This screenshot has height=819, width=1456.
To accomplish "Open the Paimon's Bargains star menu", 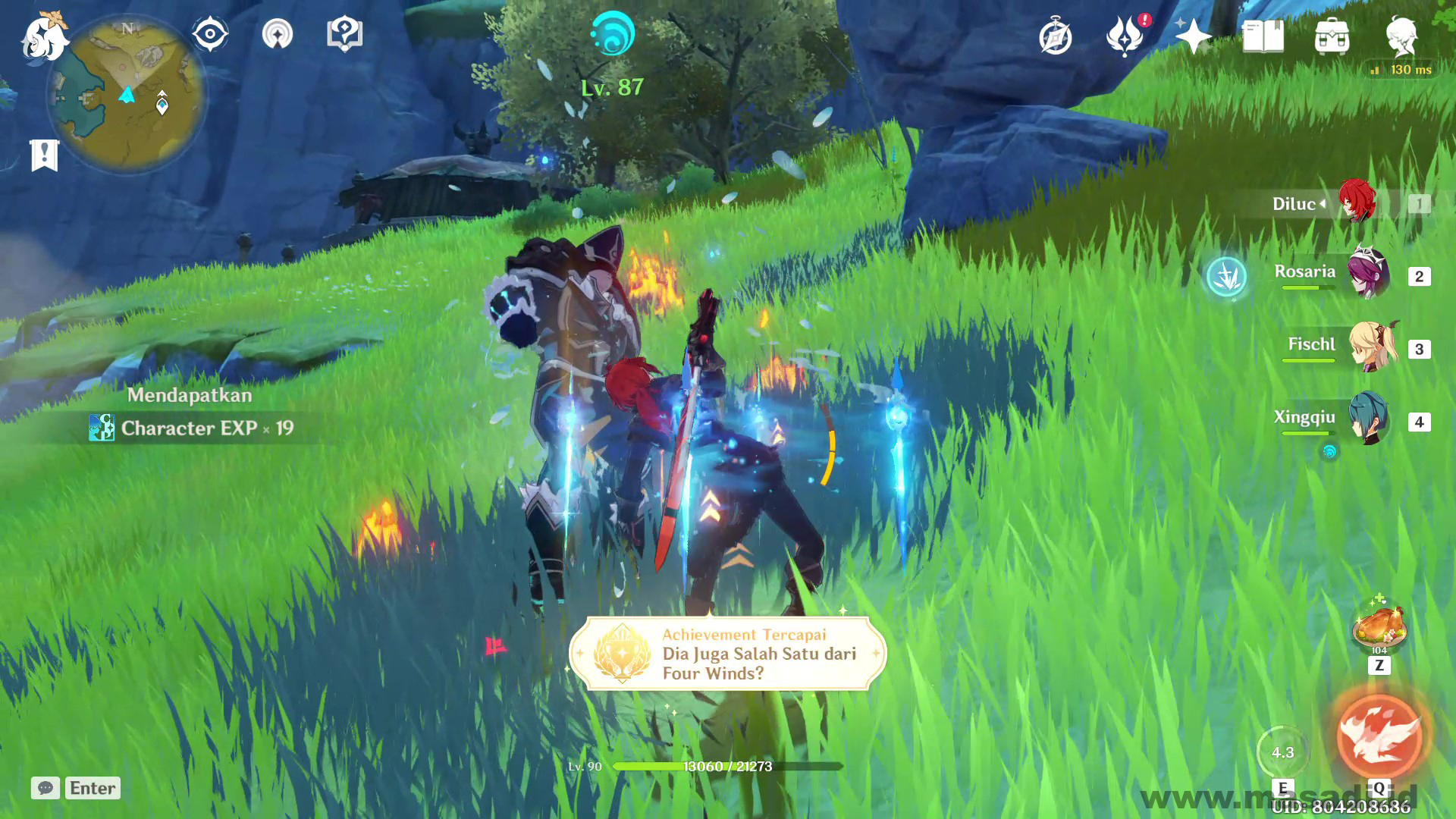I will (x=1194, y=34).
